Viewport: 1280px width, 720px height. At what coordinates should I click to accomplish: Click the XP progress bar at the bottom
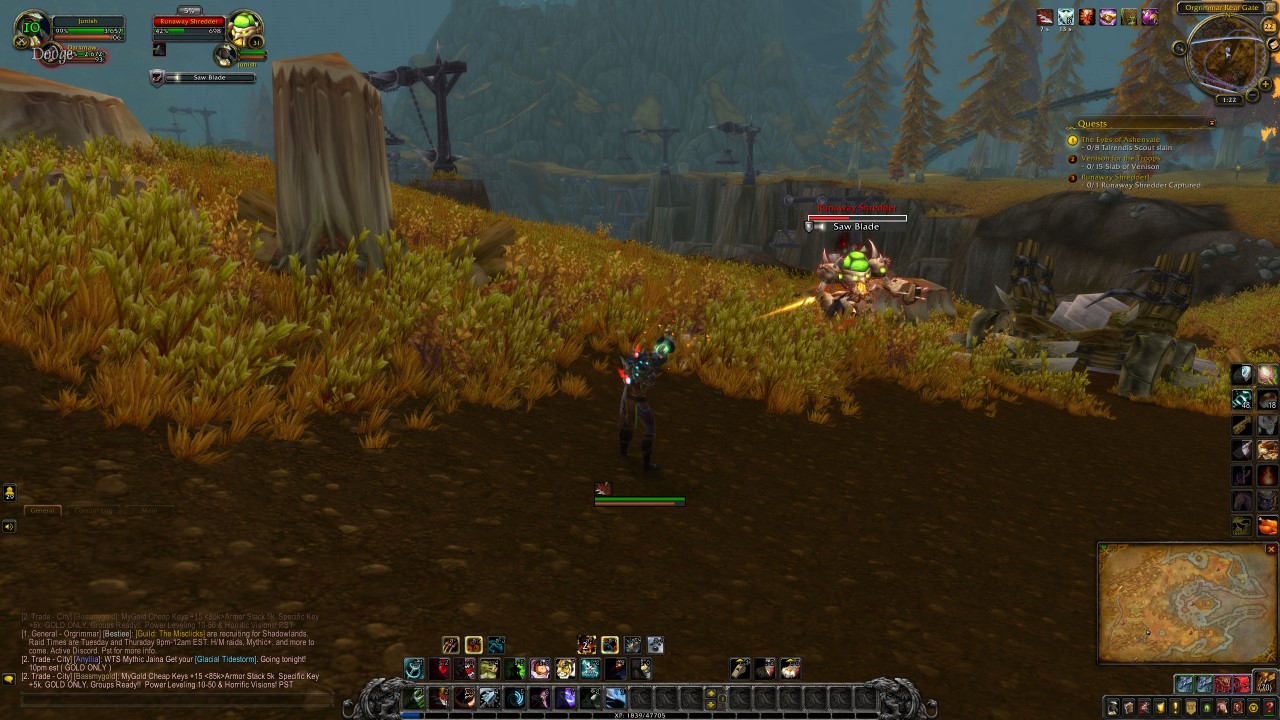pos(640,715)
